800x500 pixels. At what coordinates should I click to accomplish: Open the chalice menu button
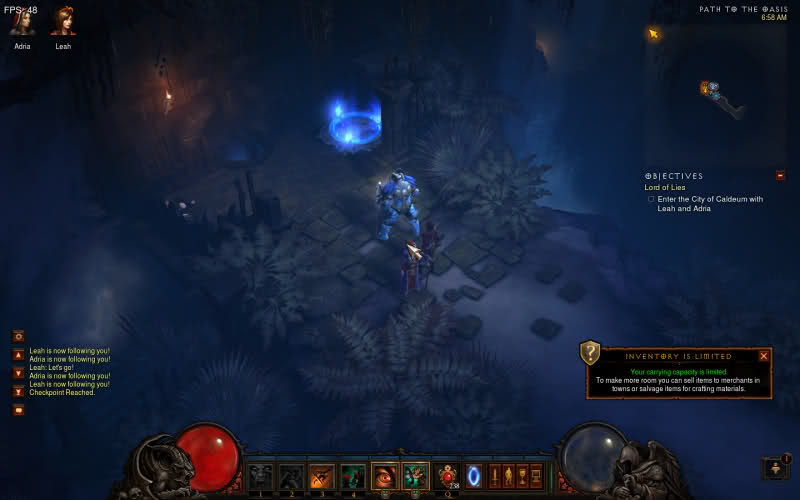[x=521, y=476]
